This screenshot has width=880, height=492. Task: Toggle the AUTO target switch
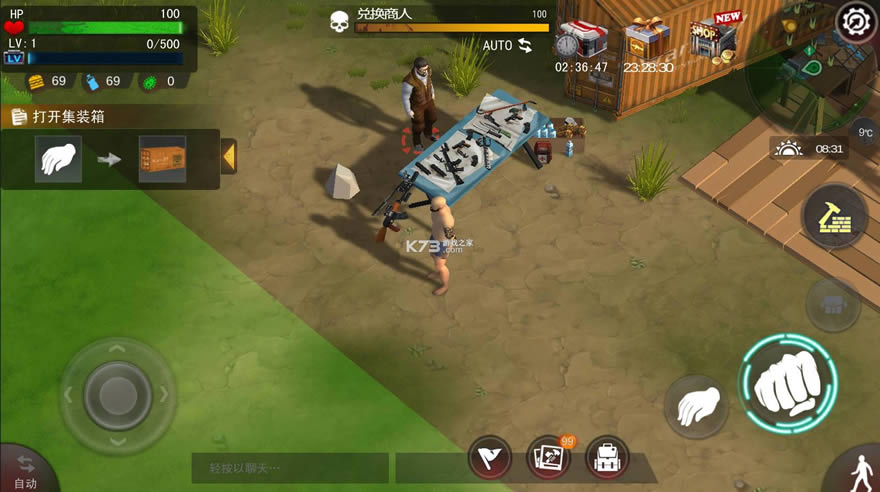point(508,45)
